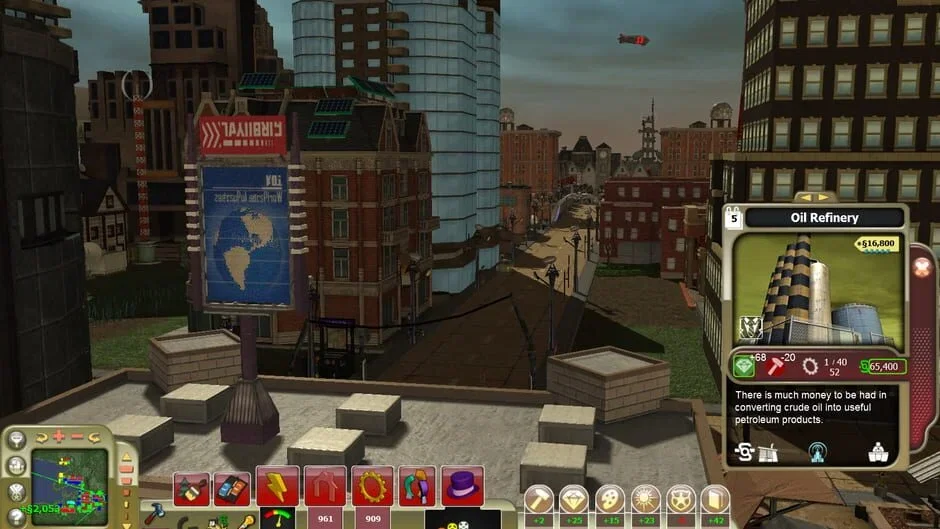This screenshot has width=940, height=529.
Task: Open the green and purple socks category
Action: 418,487
